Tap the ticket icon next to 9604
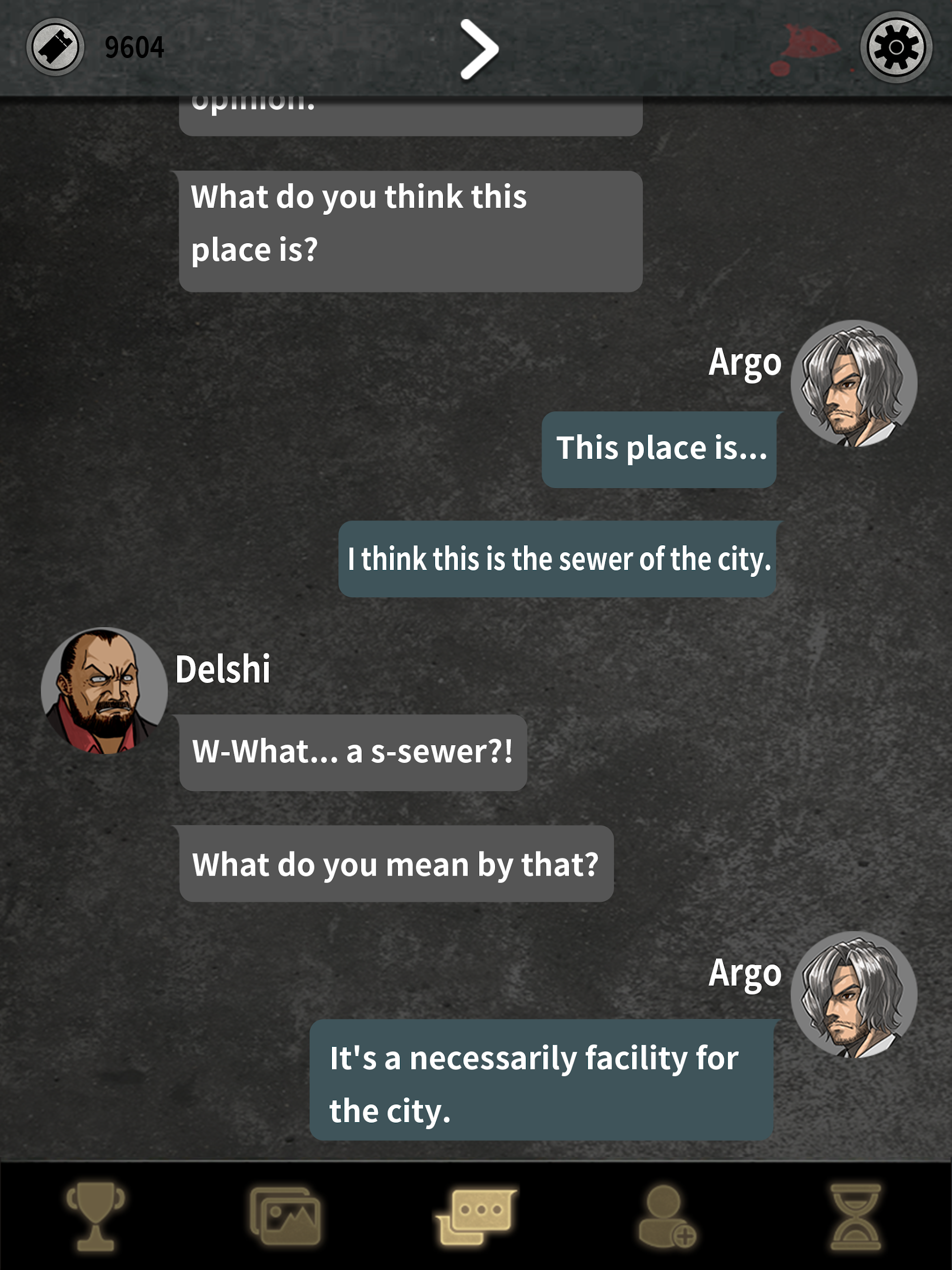The image size is (952, 1270). pos(54,49)
